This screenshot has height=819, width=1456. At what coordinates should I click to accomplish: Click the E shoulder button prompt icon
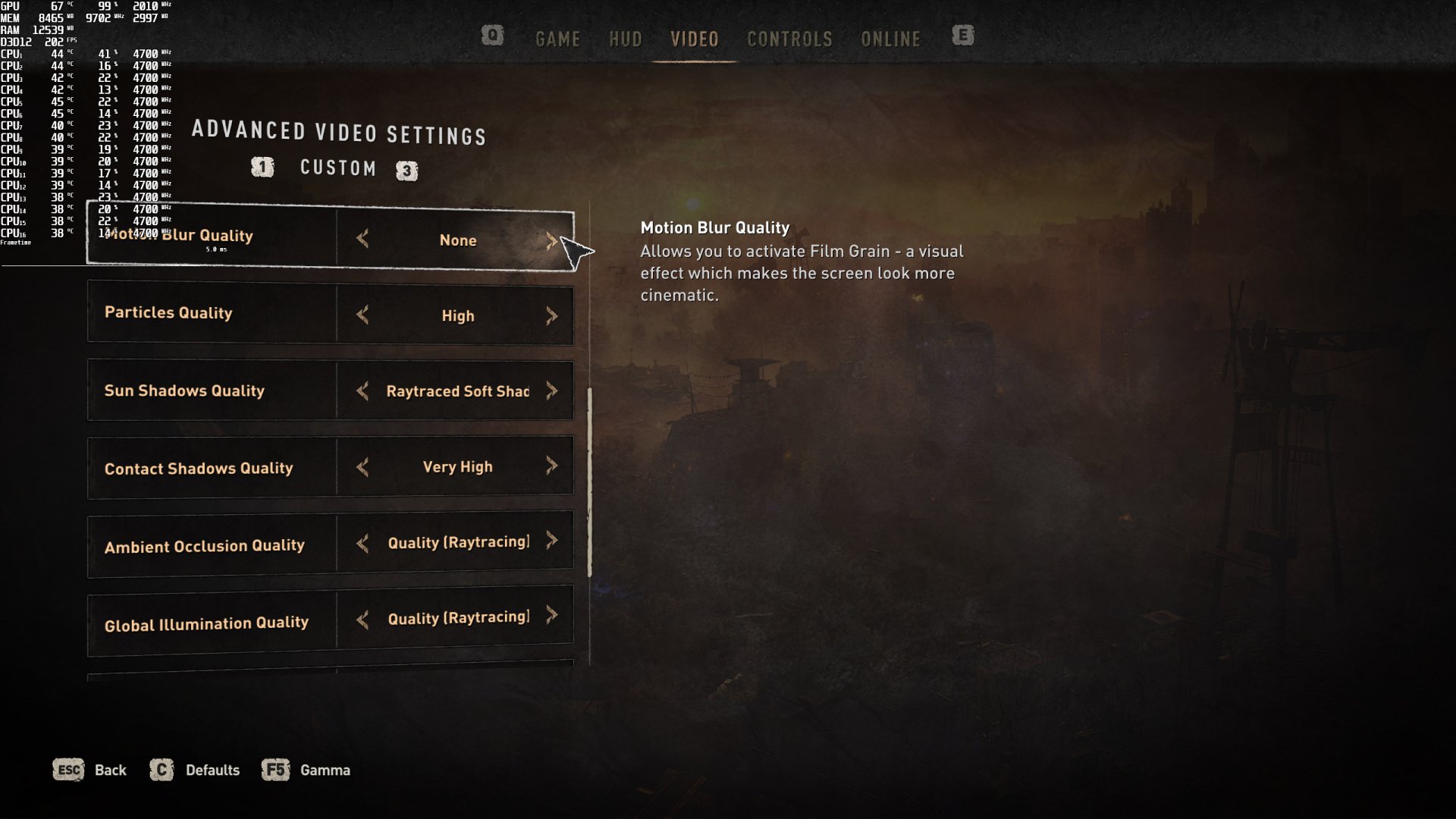coord(963,36)
